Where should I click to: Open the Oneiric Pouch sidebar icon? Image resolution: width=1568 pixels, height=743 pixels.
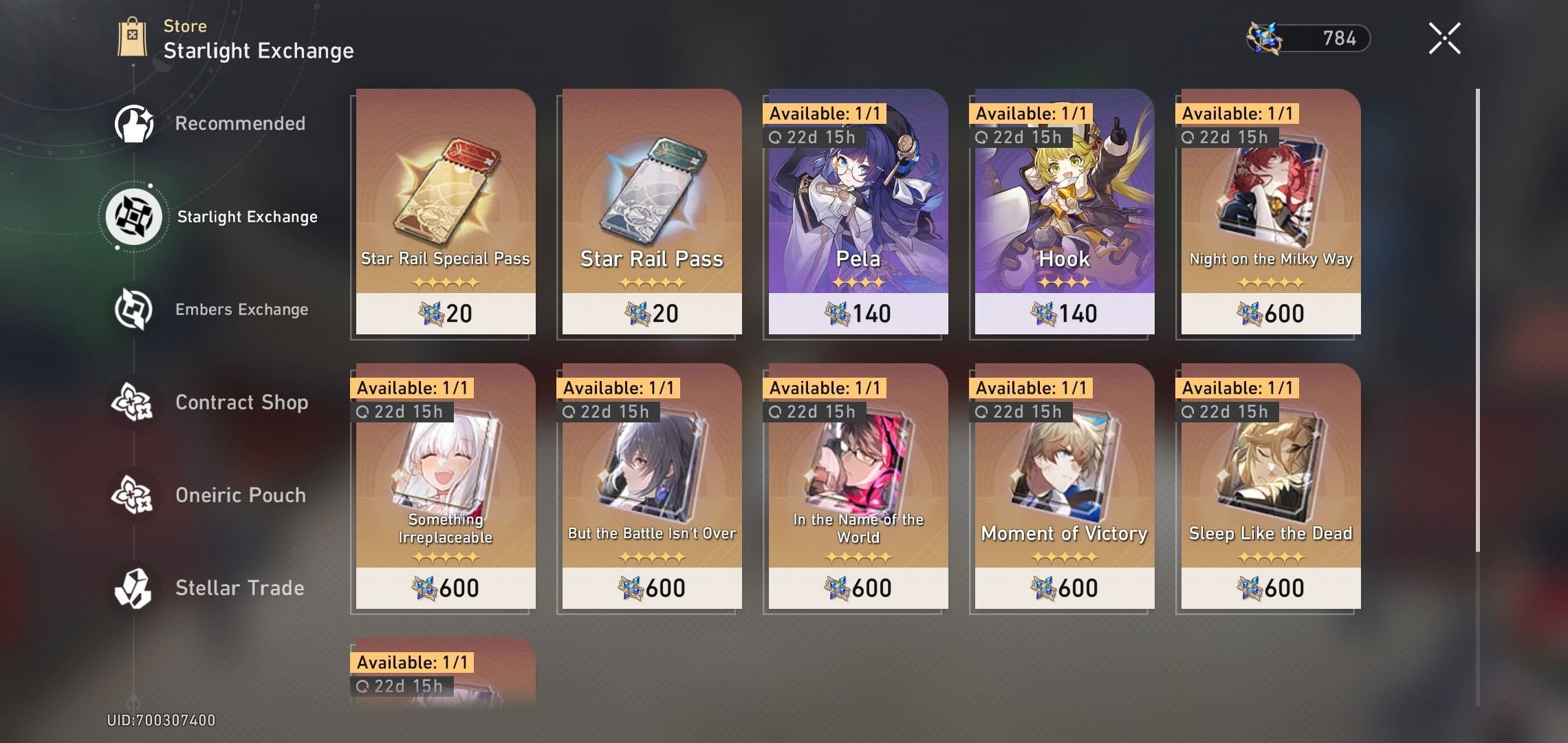135,495
